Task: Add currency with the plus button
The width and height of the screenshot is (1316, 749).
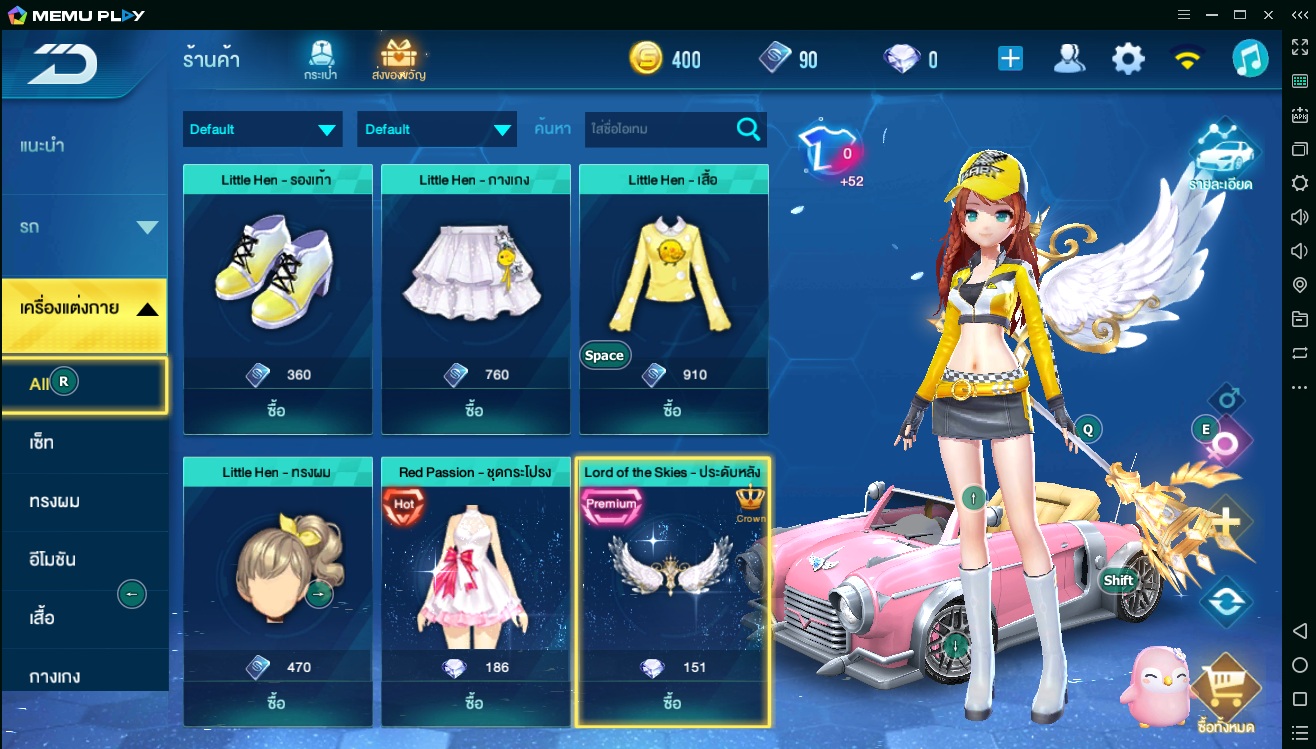Action: pyautogui.click(x=1010, y=59)
